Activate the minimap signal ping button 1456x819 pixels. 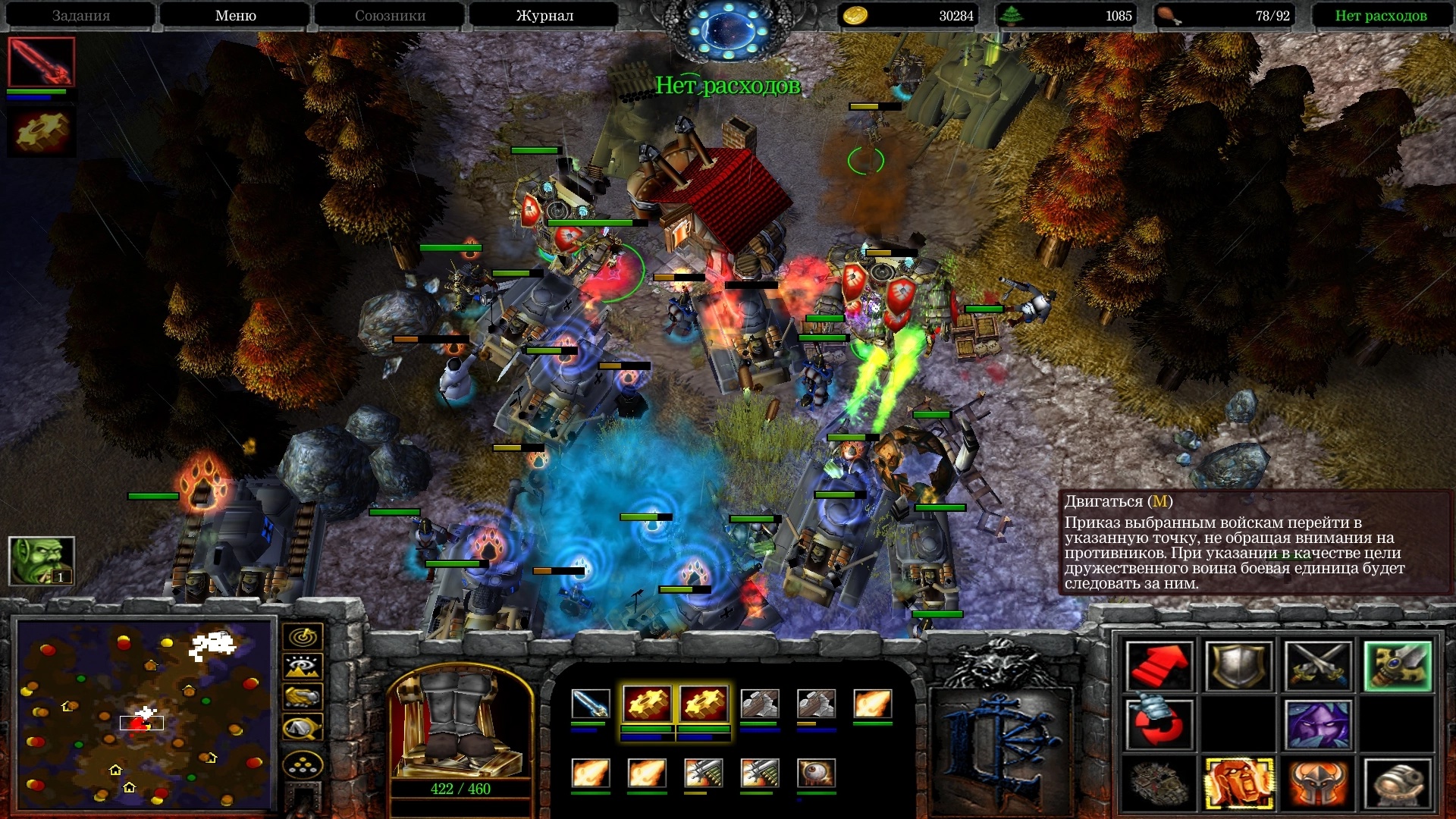pos(303,637)
